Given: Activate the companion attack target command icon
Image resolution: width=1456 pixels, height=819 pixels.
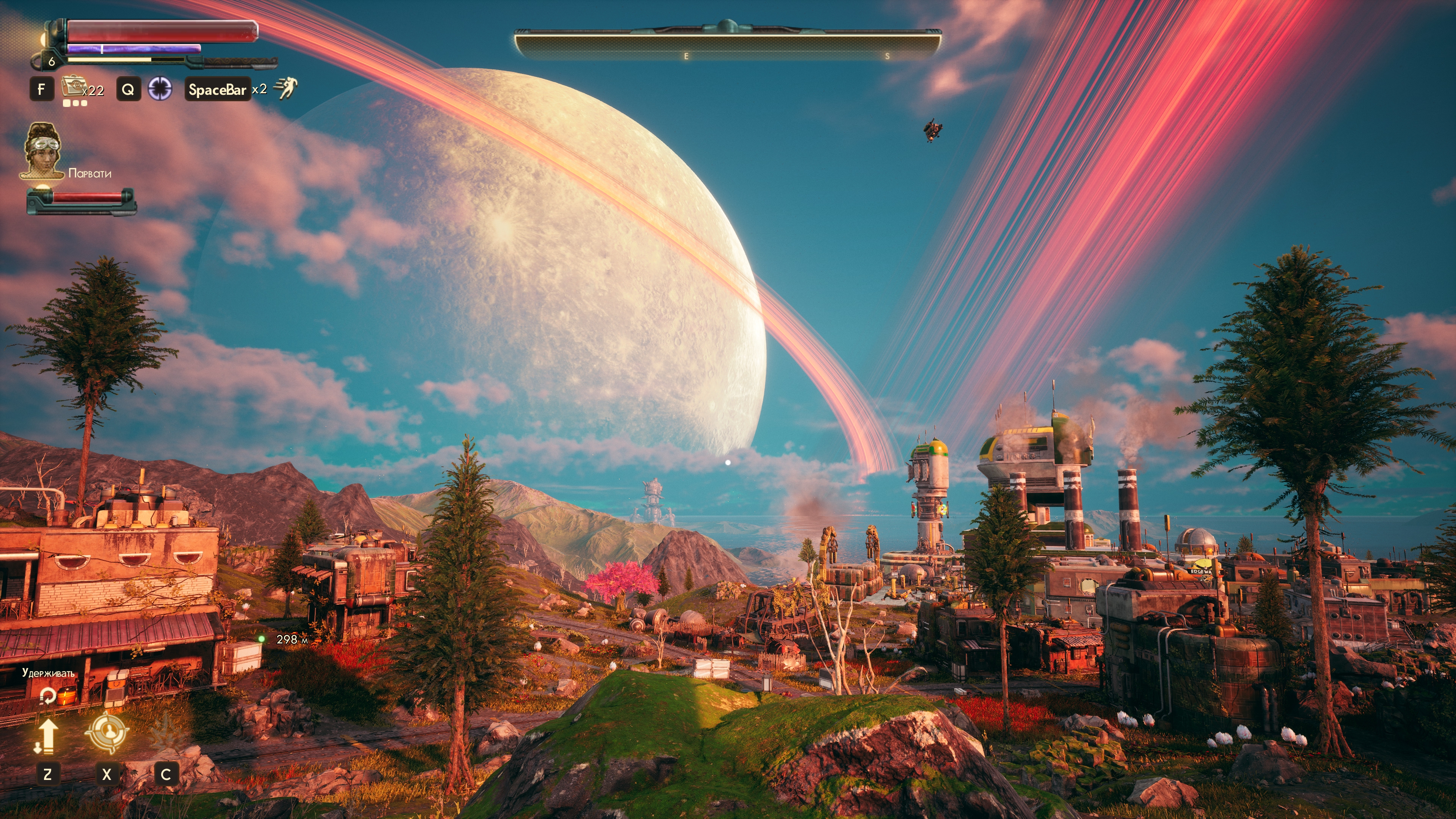Looking at the screenshot, I should click(106, 734).
